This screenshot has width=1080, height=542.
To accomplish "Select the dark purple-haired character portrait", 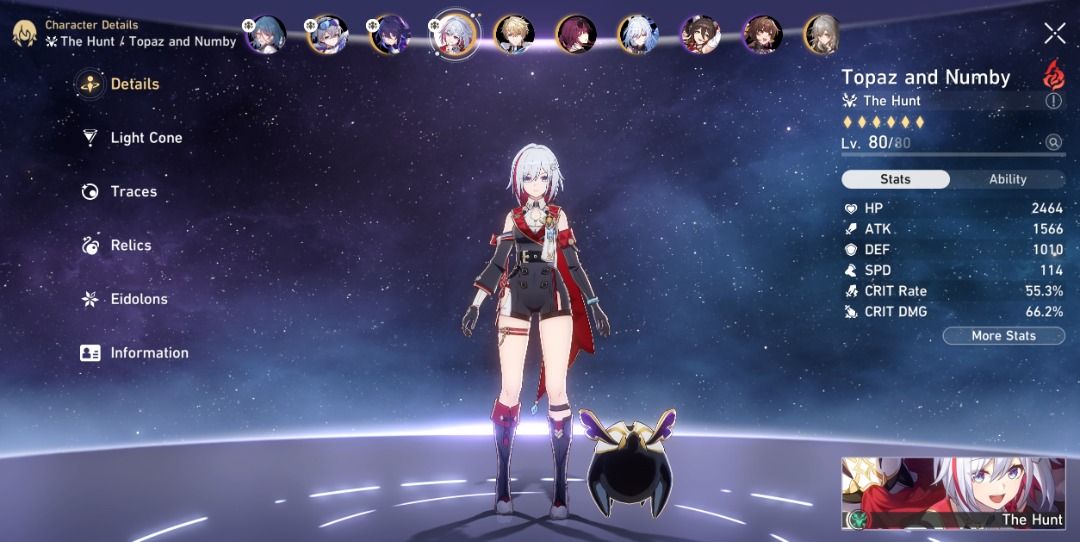I will 390,34.
